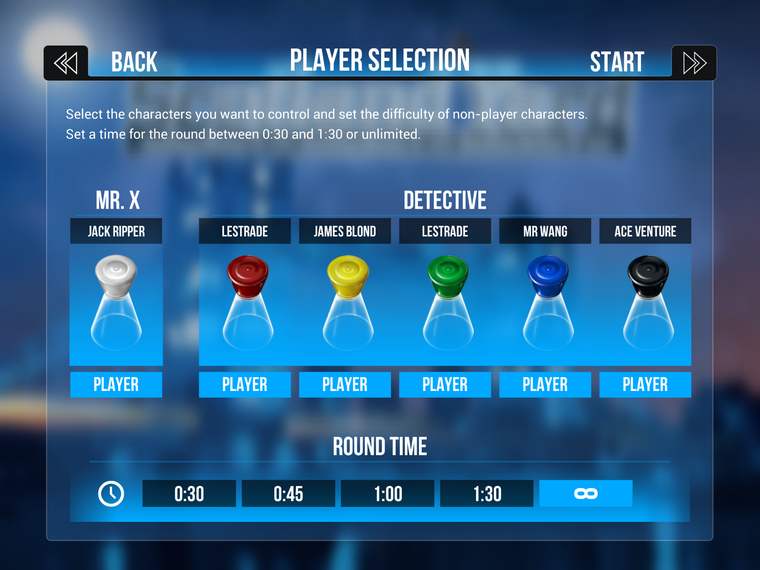Click the Jack Ripper name label
The height and width of the screenshot is (570, 760).
(116, 231)
